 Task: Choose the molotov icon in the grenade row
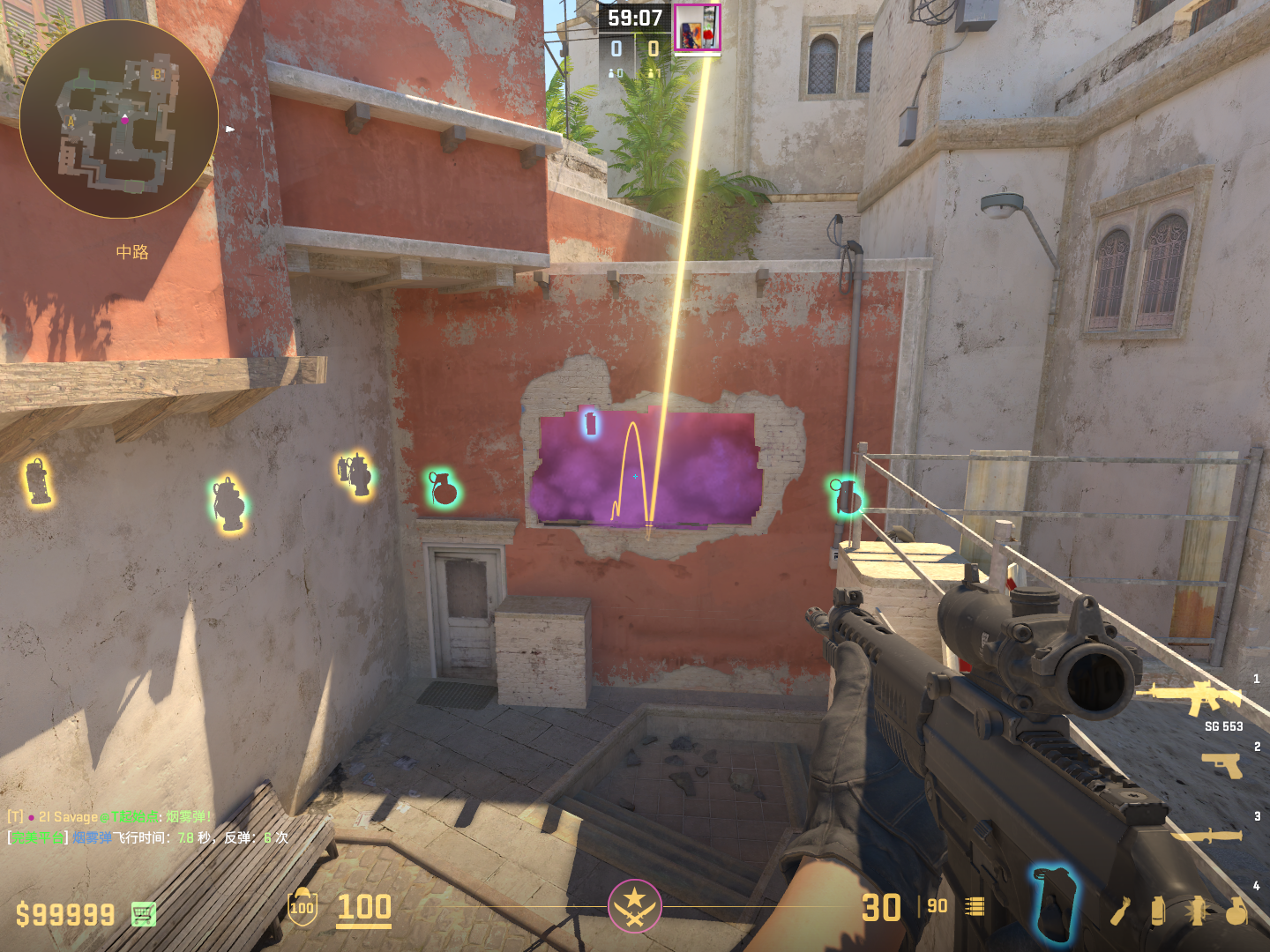point(1120,911)
